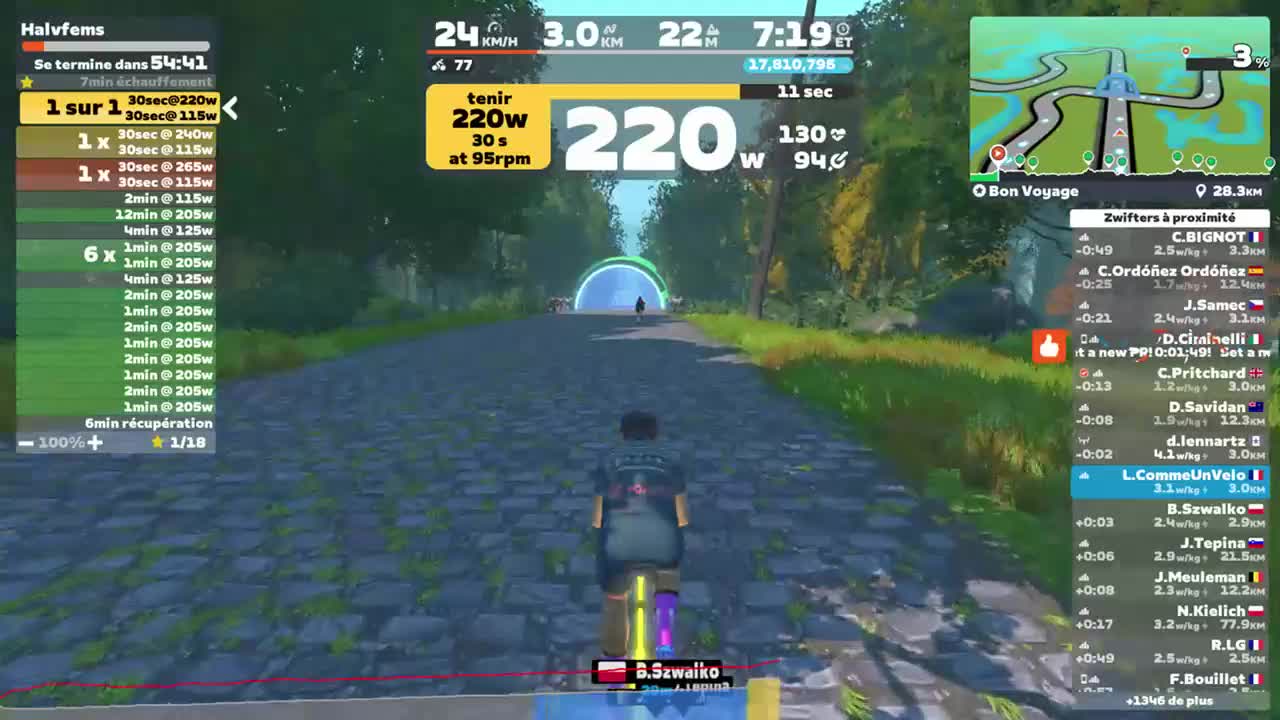The image size is (1280, 720).
Task: Open the Bon Voyage route label
Action: coord(1028,190)
